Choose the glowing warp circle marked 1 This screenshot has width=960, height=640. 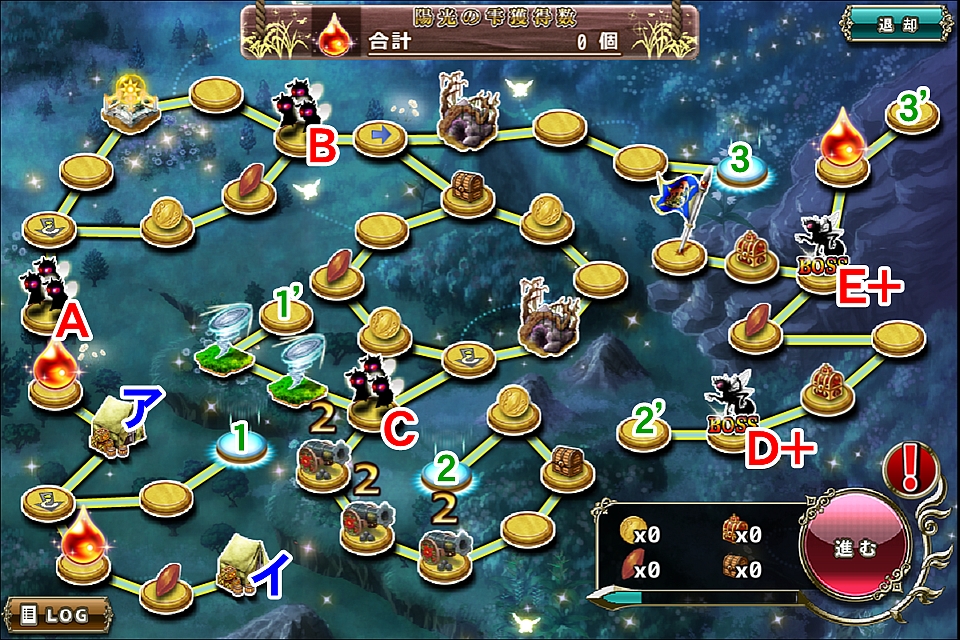pos(239,447)
